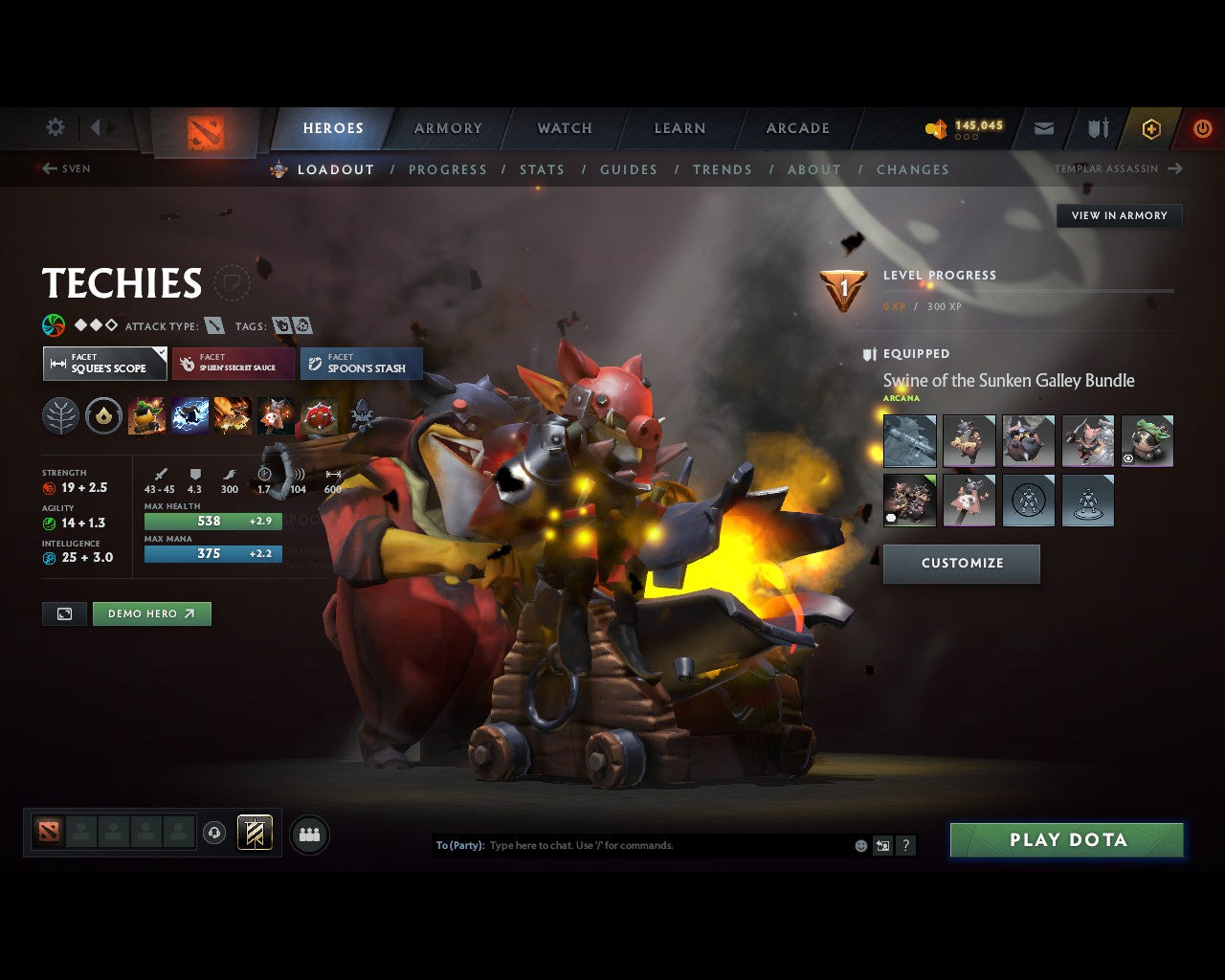Image resolution: width=1225 pixels, height=980 pixels.
Task: Click the Customize button
Action: pos(961,564)
